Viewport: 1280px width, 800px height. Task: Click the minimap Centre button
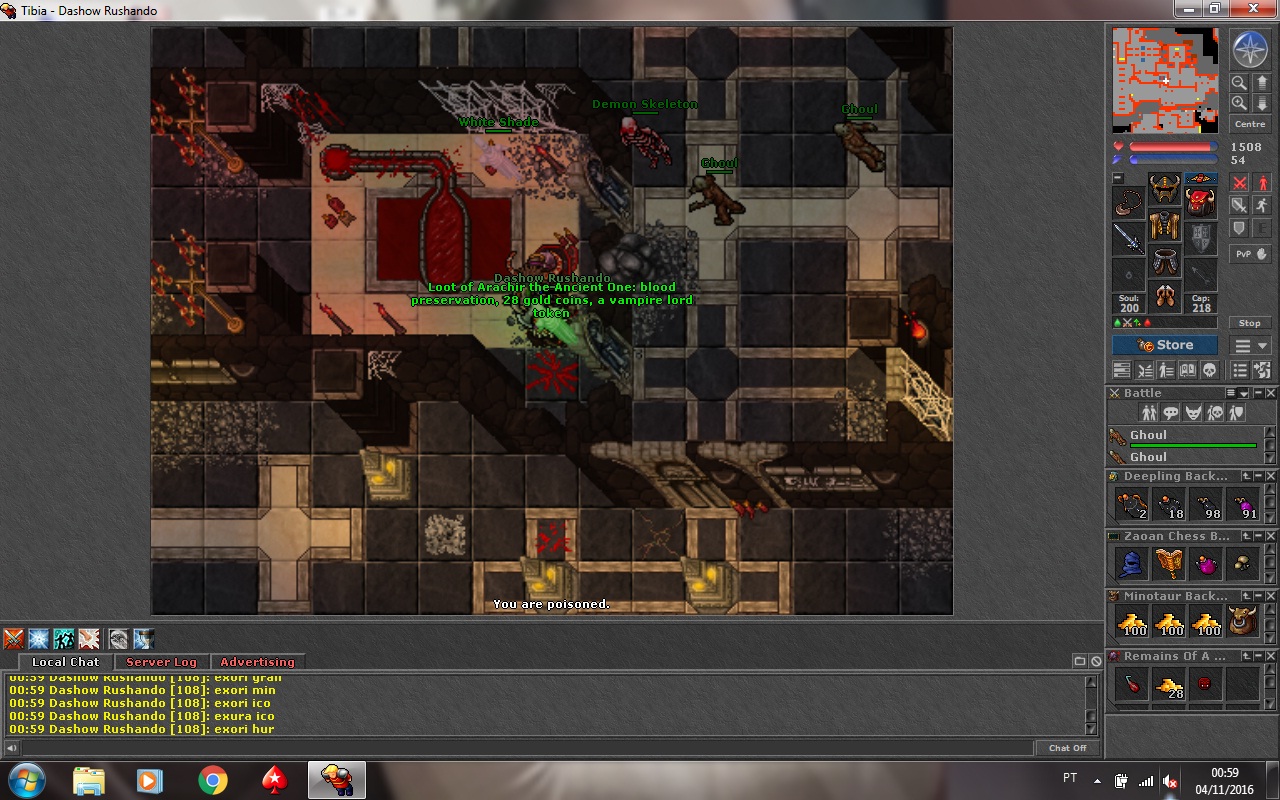click(x=1250, y=124)
